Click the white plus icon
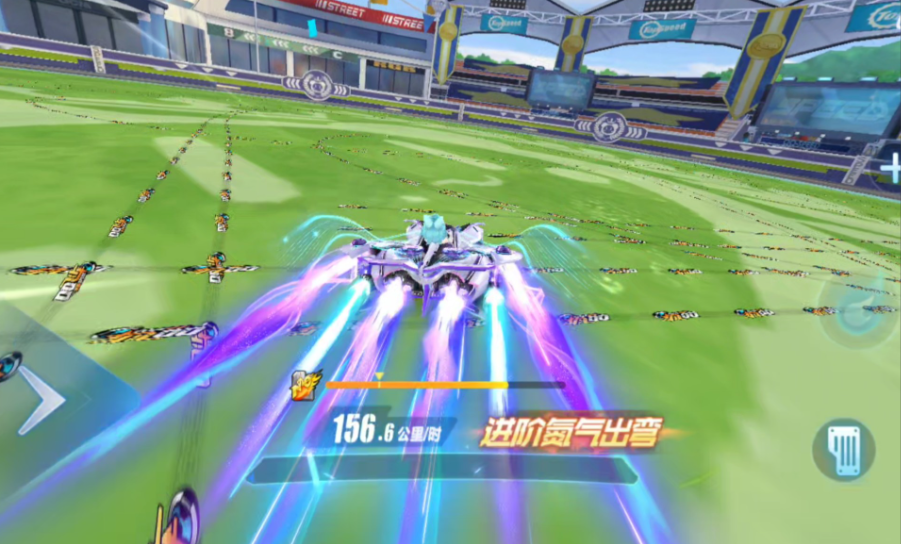901x544 pixels. pyautogui.click(x=889, y=169)
